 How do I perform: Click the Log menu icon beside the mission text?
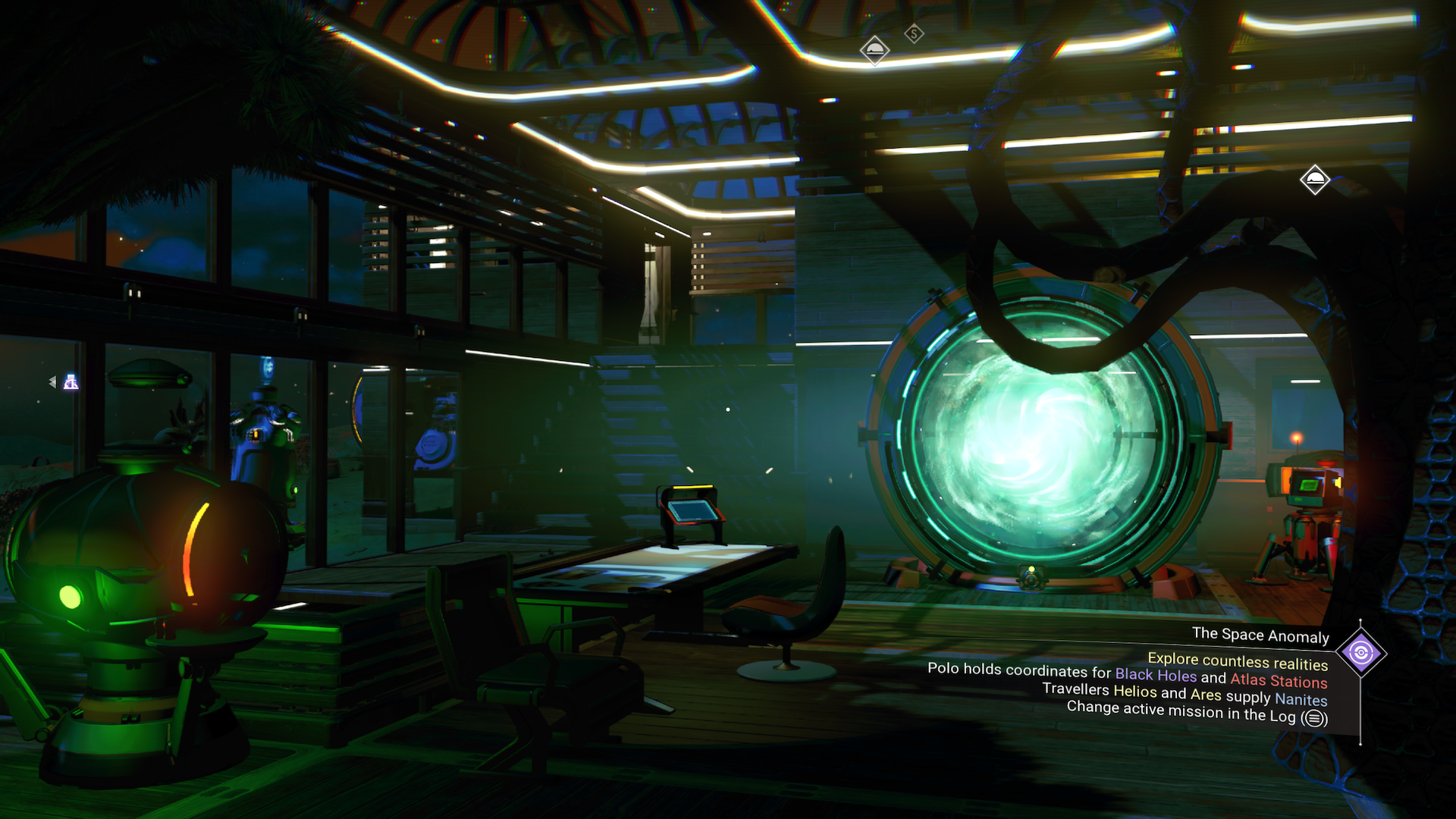[x=1314, y=717]
